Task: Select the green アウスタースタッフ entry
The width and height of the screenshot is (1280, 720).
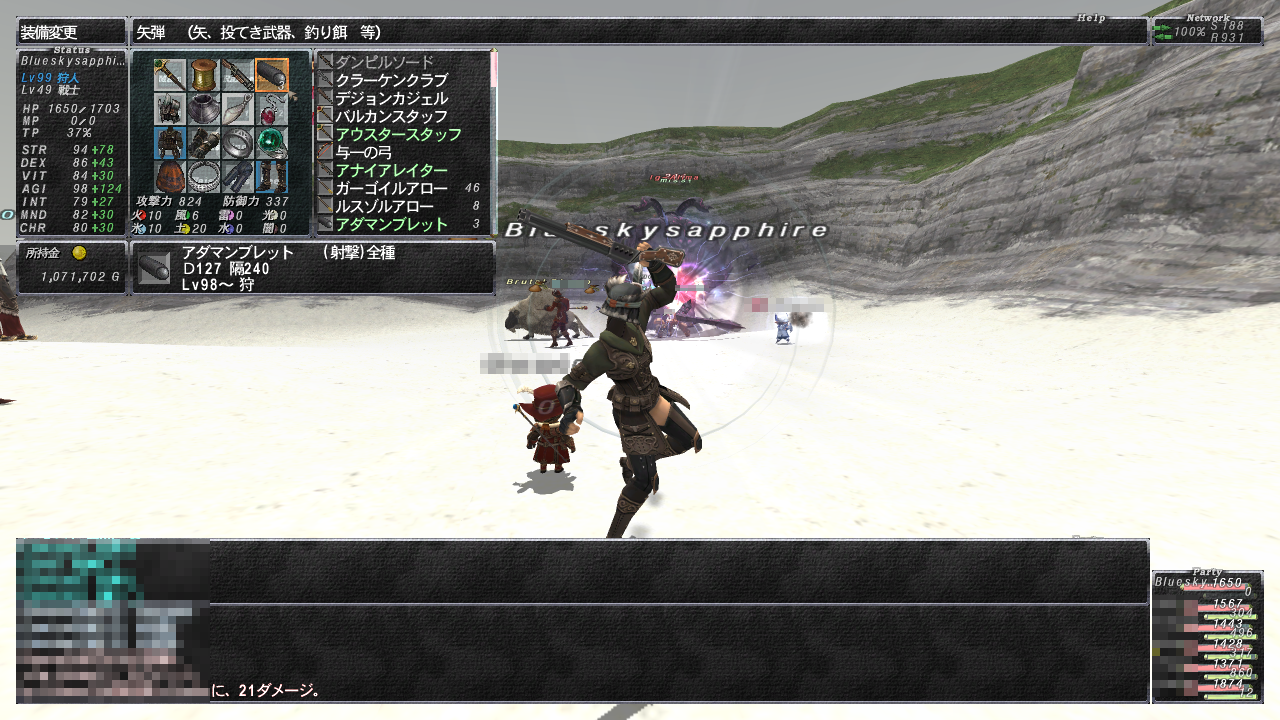Action: tap(398, 134)
